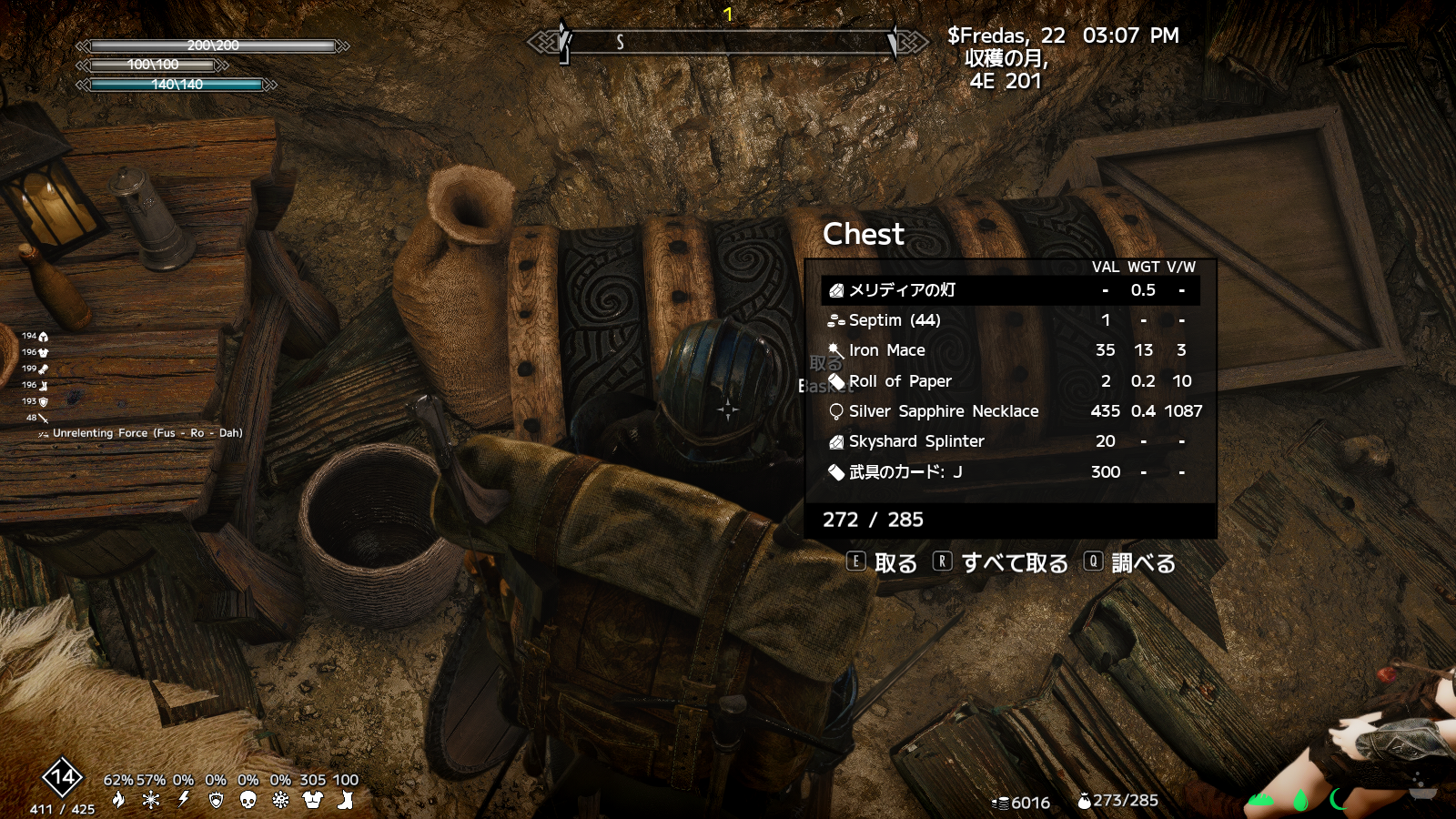Click the 調べる search option
The width and height of the screenshot is (1456, 819).
pos(1130,563)
